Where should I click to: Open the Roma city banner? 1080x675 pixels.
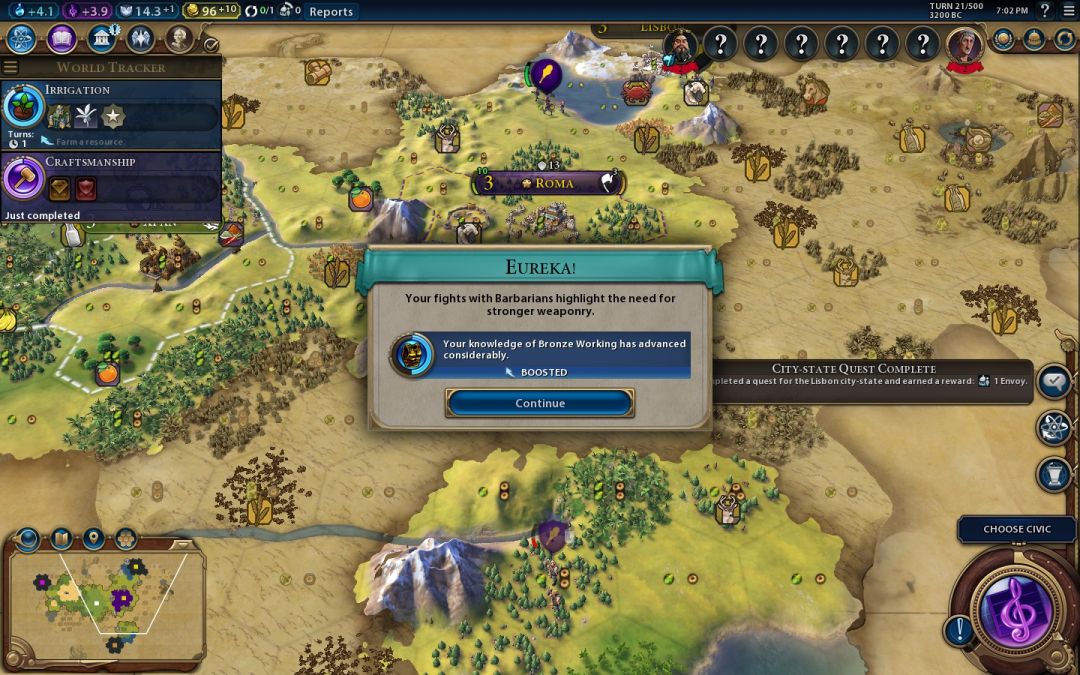(x=549, y=183)
